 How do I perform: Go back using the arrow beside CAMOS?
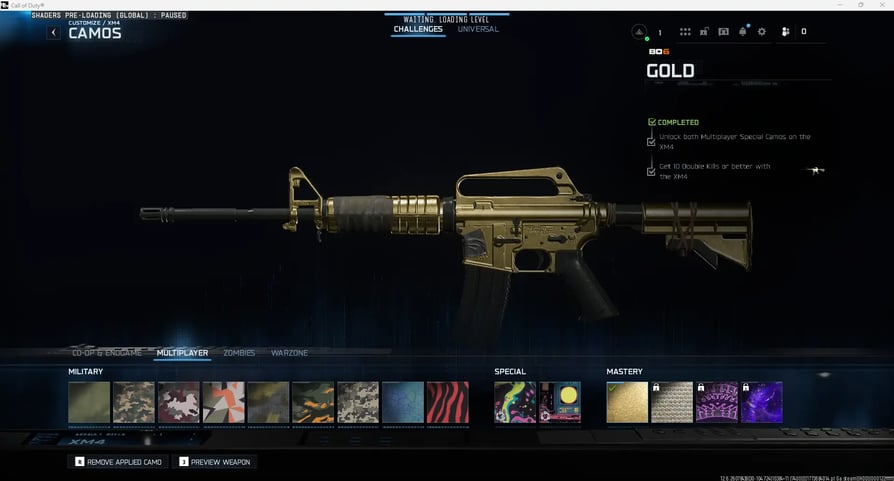pos(54,33)
